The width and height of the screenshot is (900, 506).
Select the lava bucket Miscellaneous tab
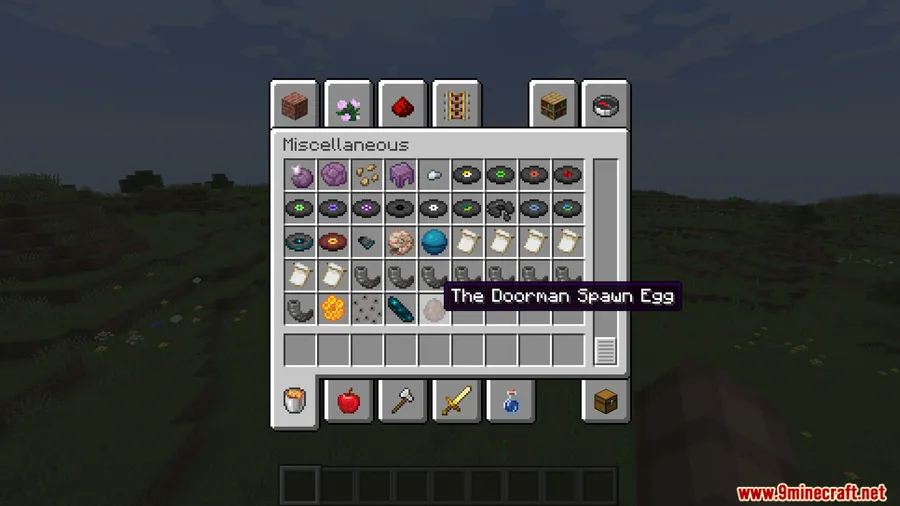(x=295, y=401)
